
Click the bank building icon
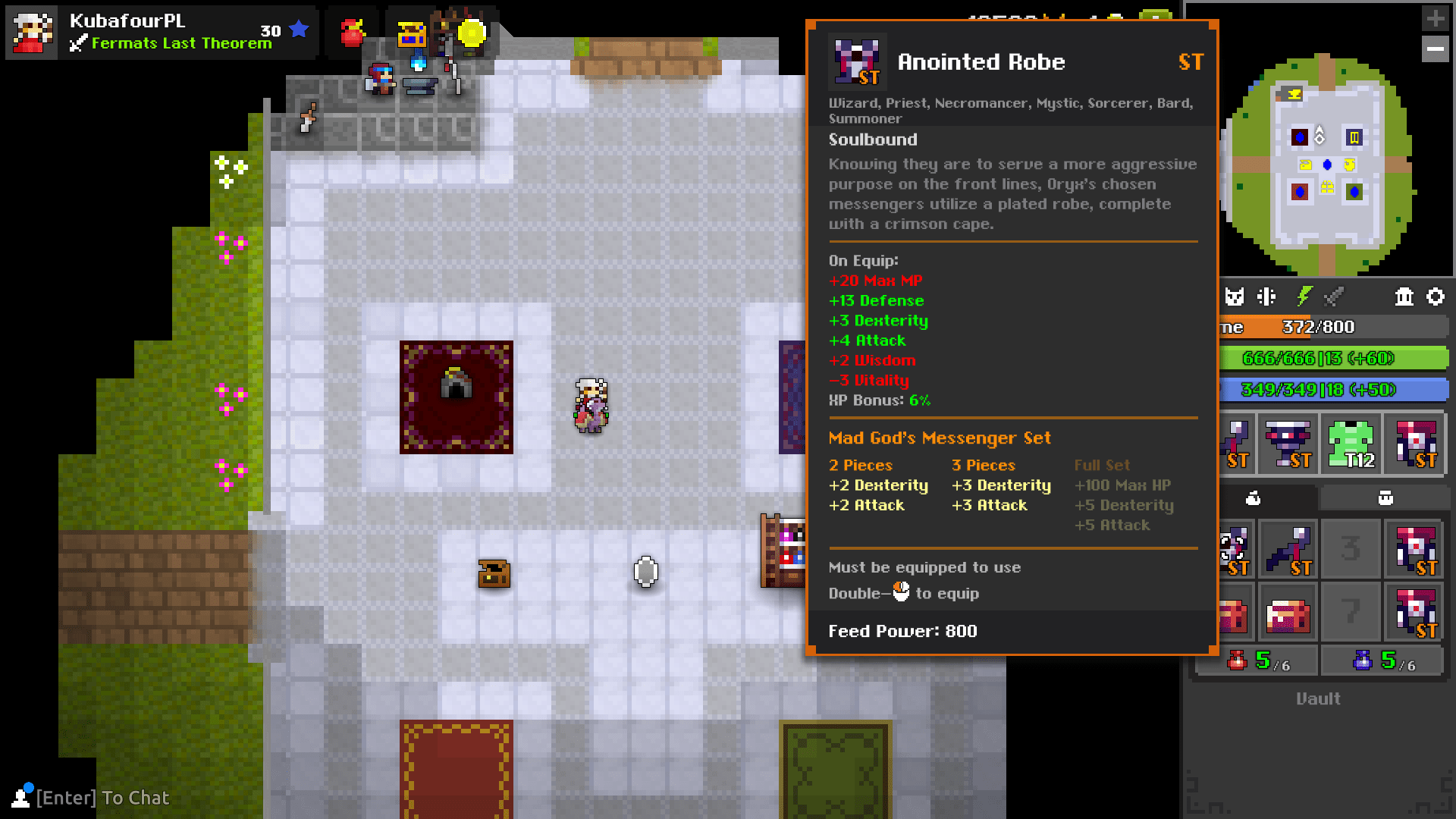[x=1404, y=297]
